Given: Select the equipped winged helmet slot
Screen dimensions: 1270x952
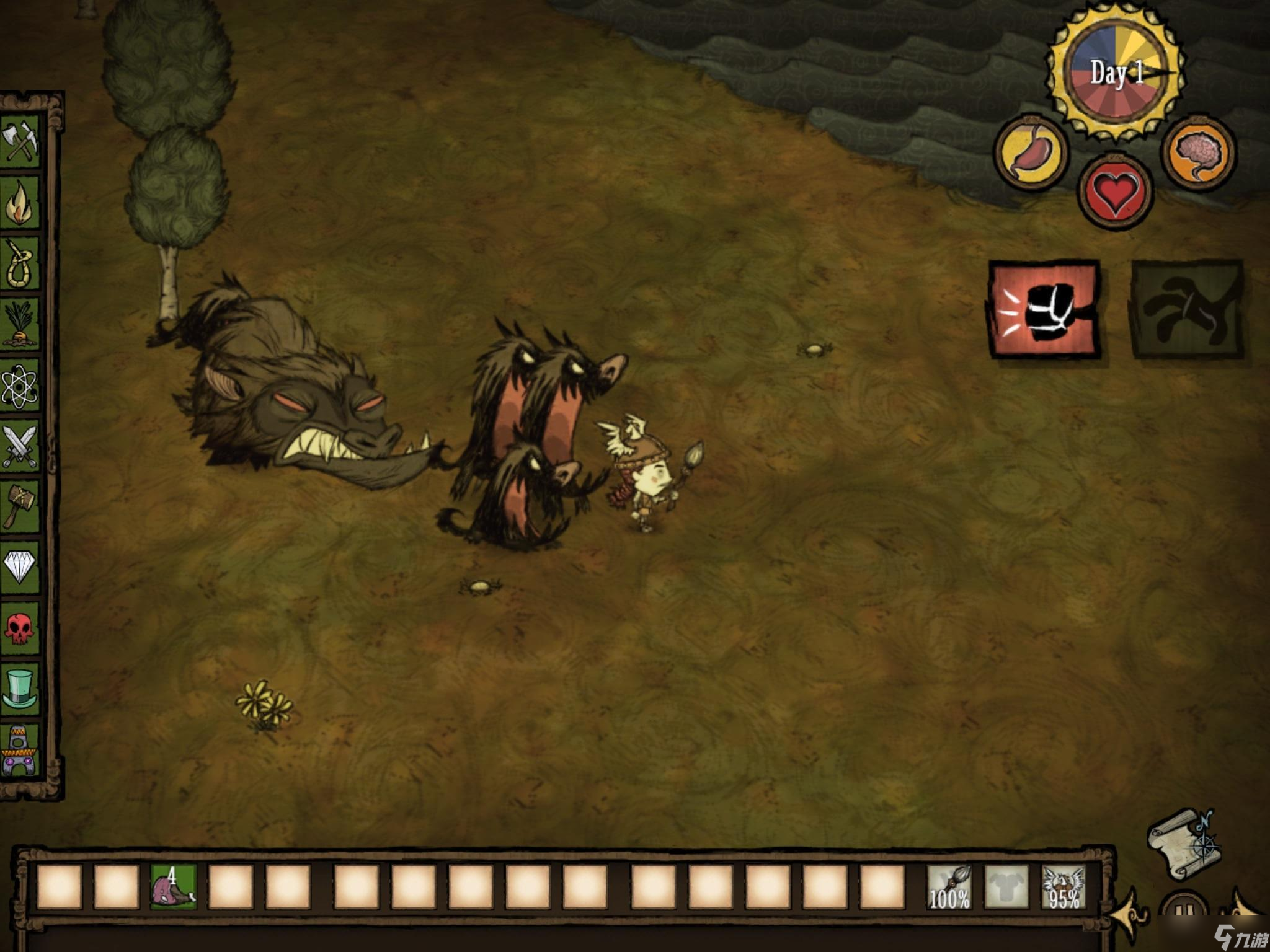Looking at the screenshot, I should (1064, 887).
